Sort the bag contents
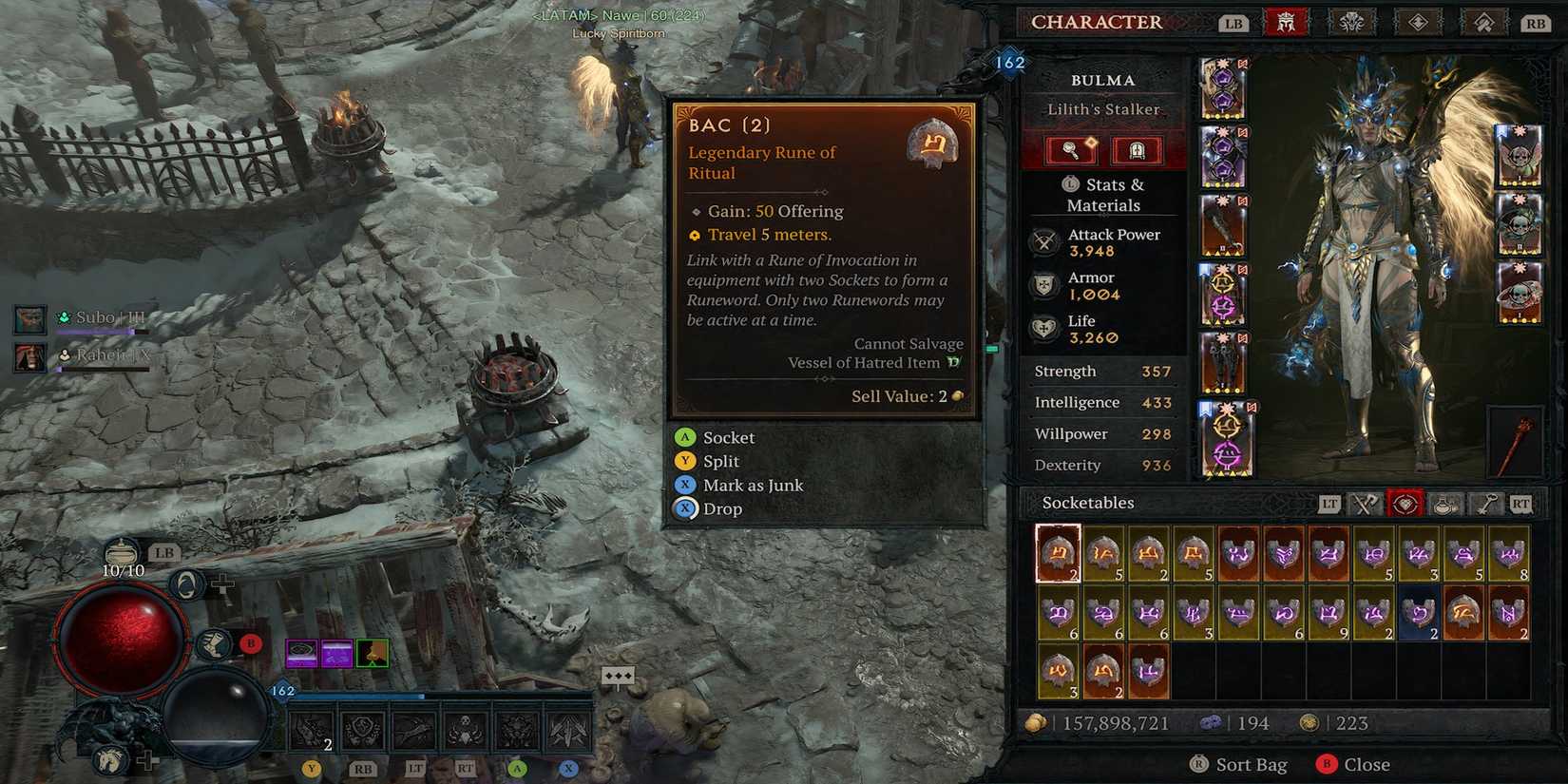The width and height of the screenshot is (1568, 784). point(1251,764)
